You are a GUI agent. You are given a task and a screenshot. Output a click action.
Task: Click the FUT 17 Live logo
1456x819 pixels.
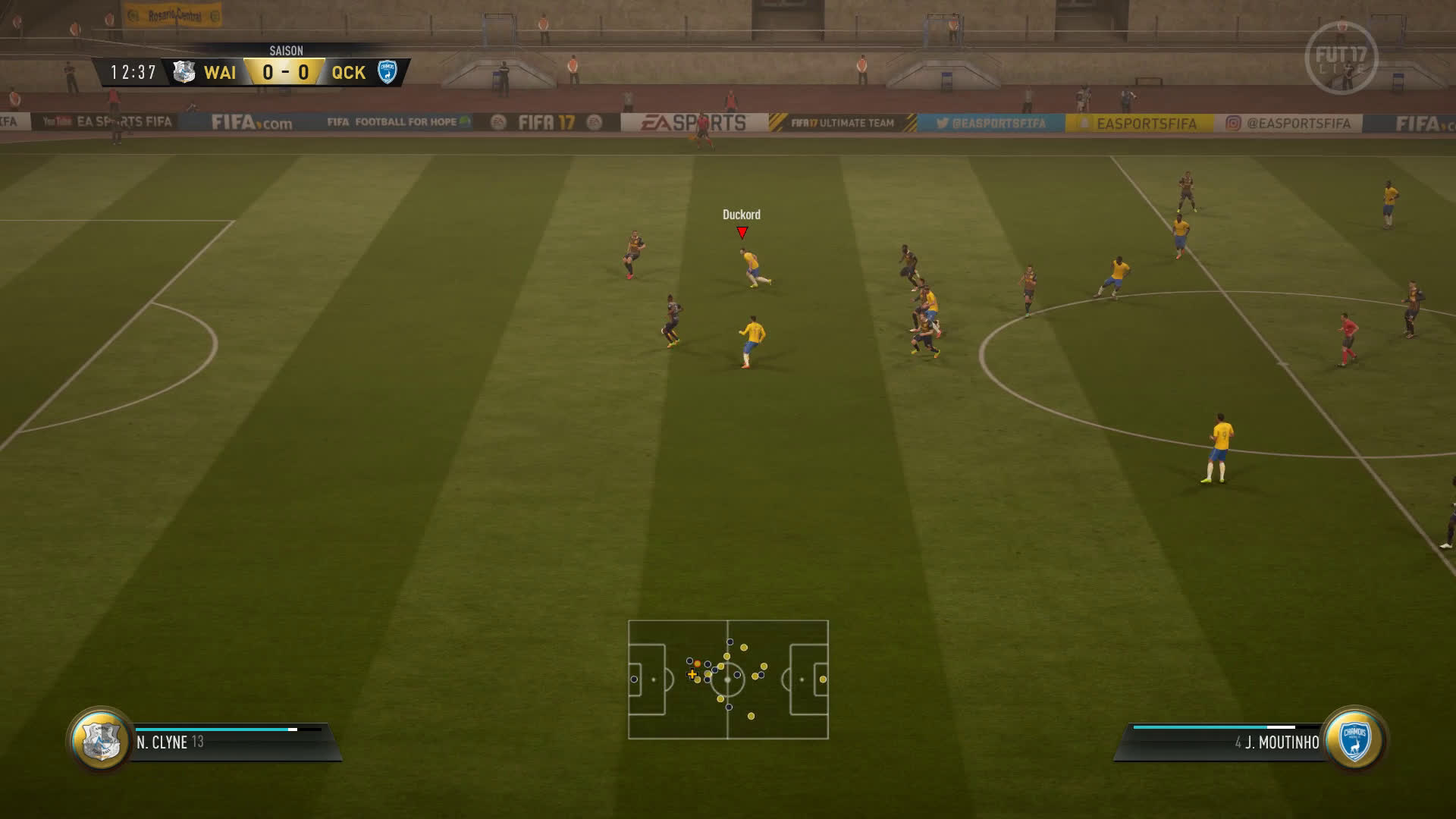pos(1341,58)
